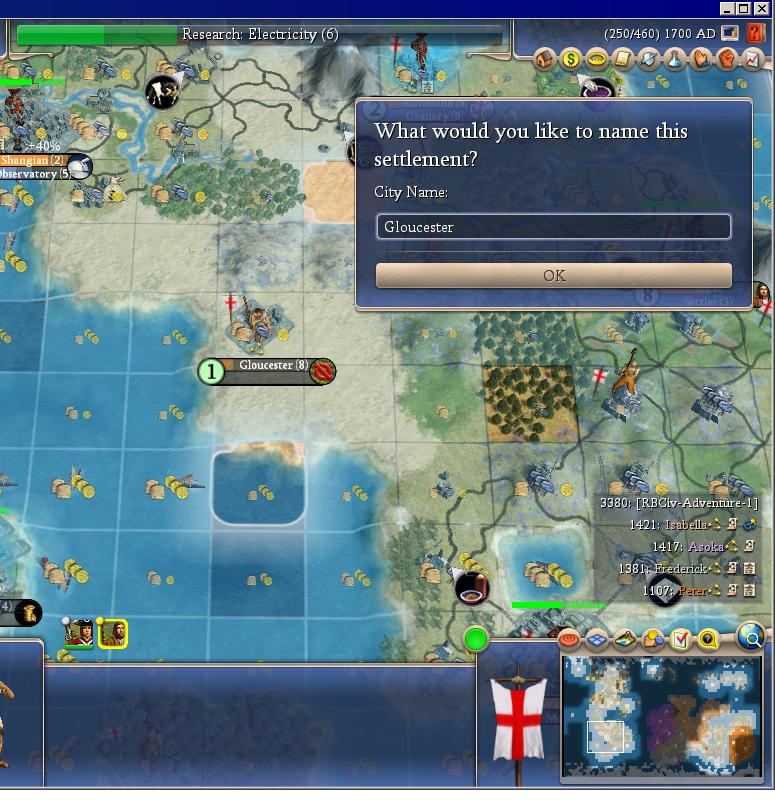The height and width of the screenshot is (800, 775).
Task: Open the foreign advisor scroll icon
Action: [623, 59]
